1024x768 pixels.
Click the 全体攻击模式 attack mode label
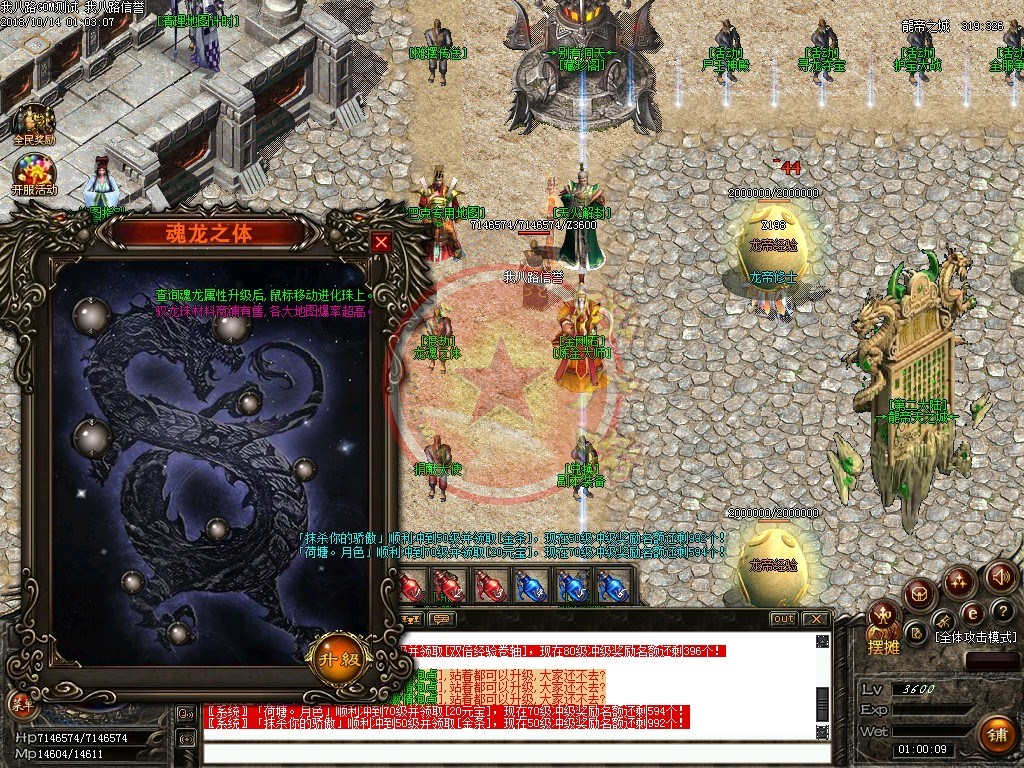(x=975, y=637)
